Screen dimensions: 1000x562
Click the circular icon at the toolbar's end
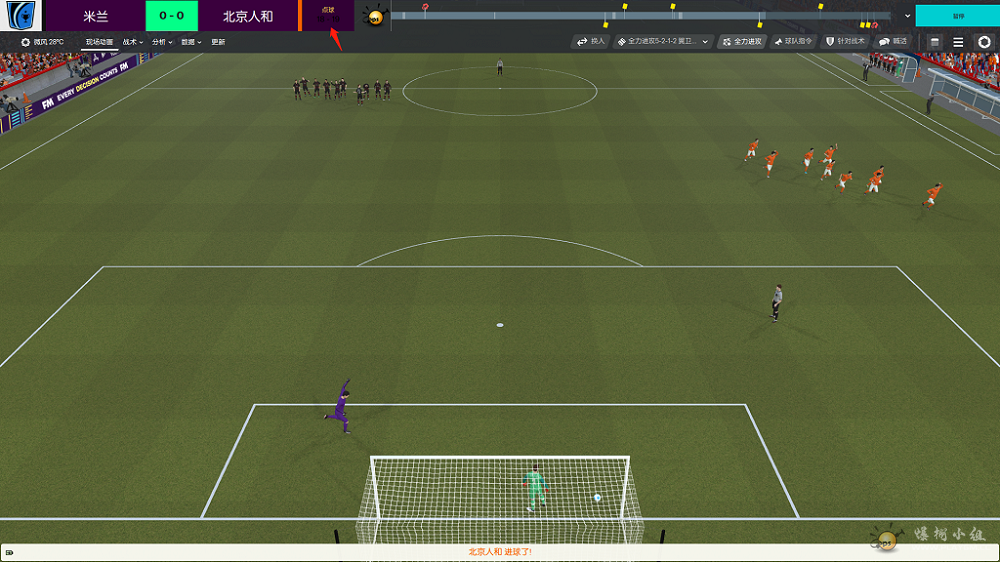tap(984, 42)
